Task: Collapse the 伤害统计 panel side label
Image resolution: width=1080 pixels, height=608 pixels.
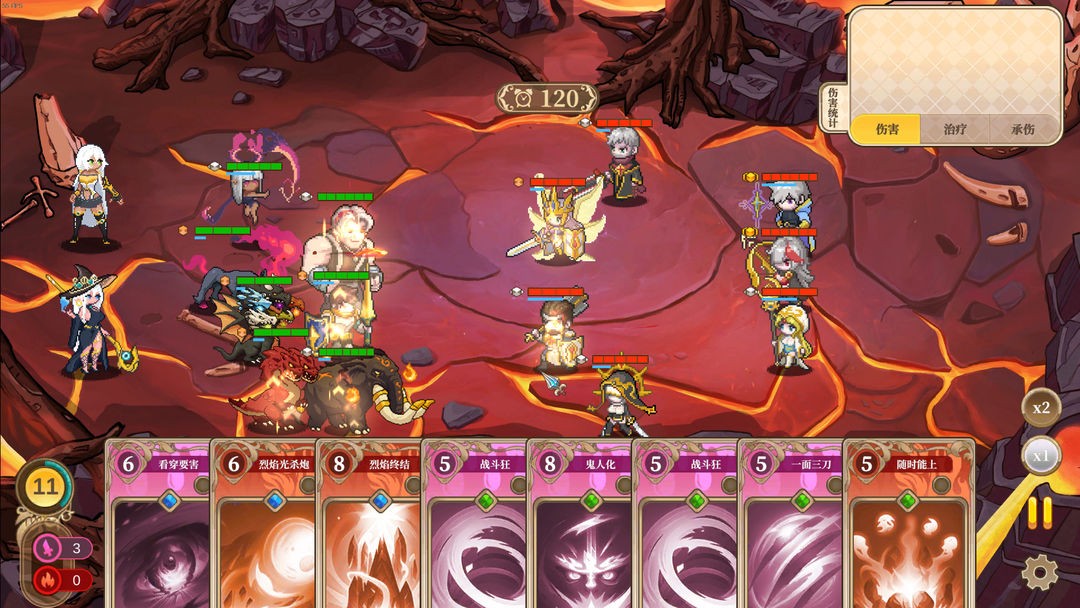Action: coord(834,107)
